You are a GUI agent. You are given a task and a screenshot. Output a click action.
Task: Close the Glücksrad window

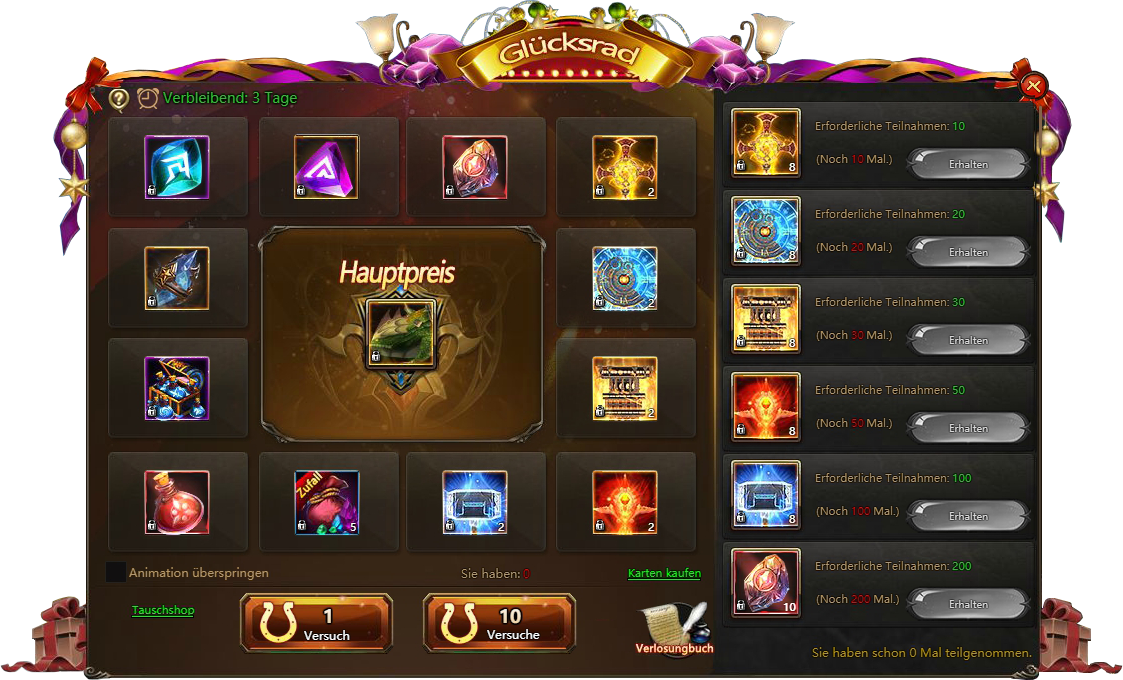point(1034,86)
